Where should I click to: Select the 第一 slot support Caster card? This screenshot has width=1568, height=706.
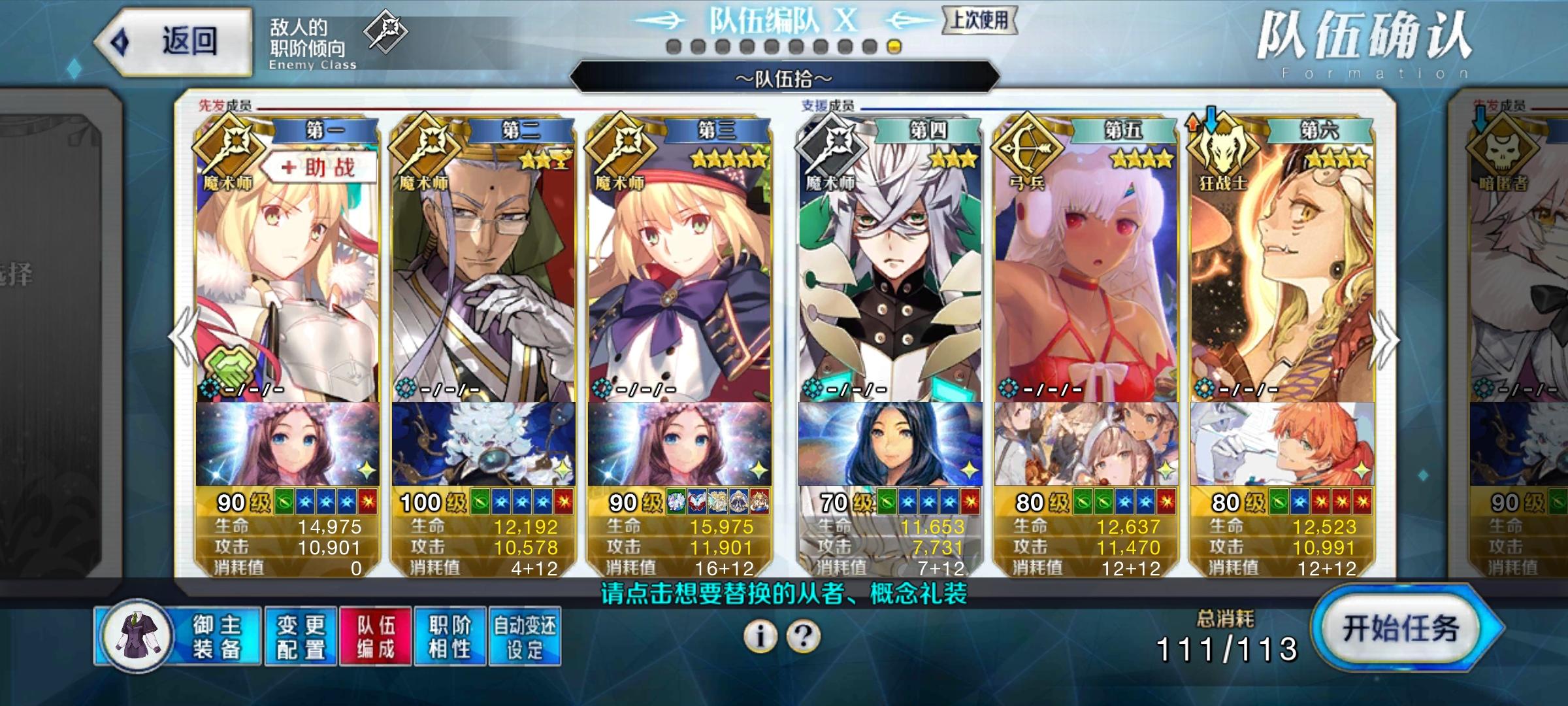click(x=287, y=275)
